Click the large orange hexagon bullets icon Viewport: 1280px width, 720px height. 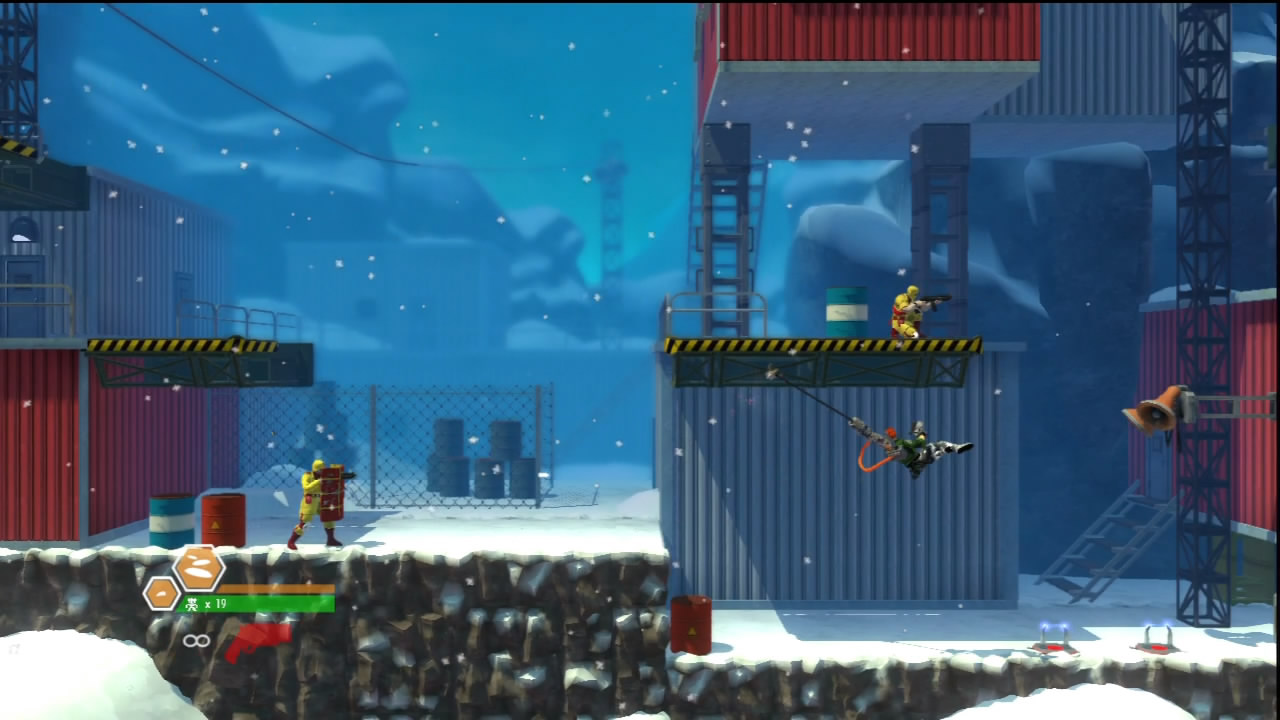(x=198, y=568)
